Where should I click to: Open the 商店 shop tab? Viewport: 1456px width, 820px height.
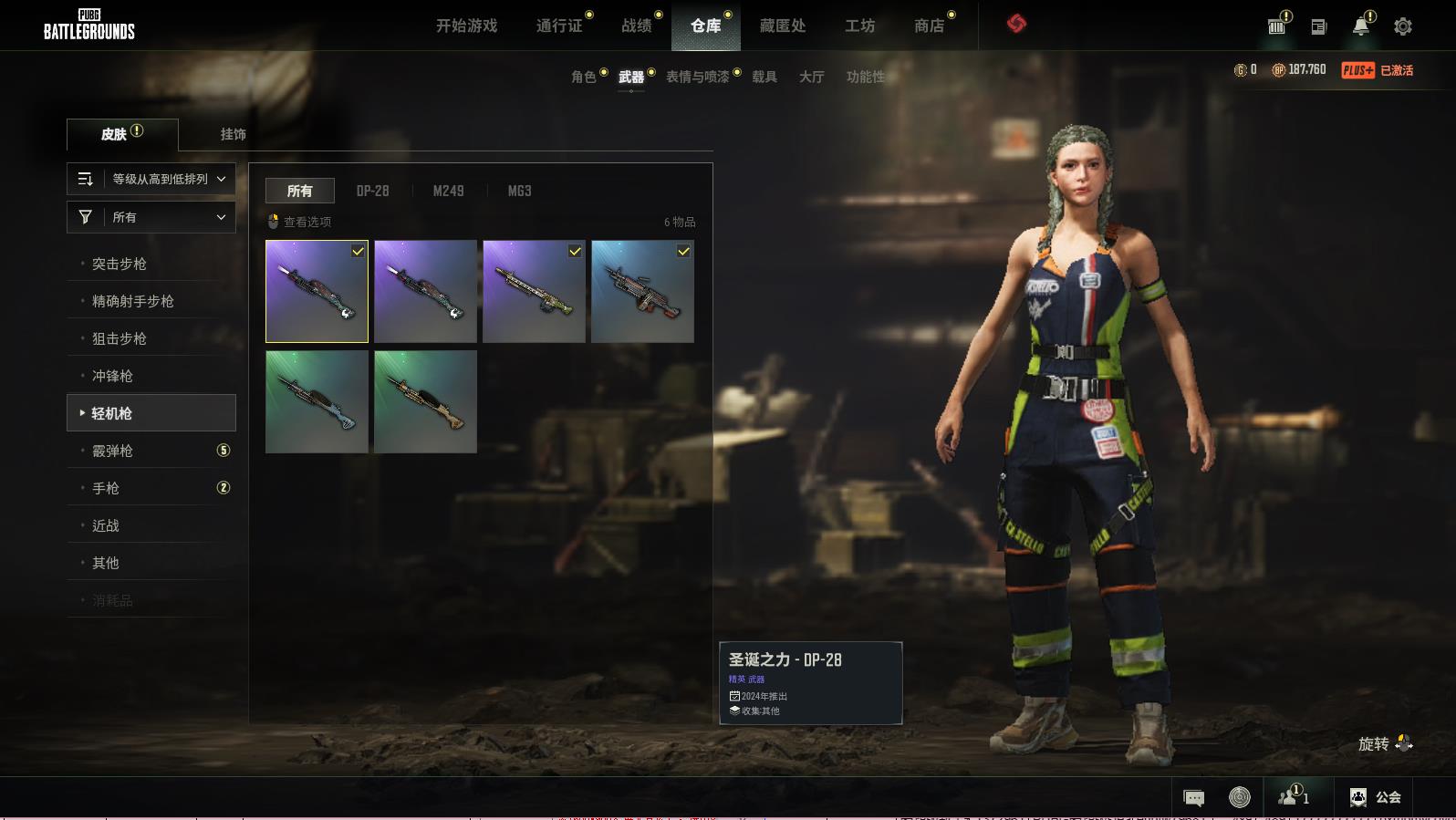(929, 26)
